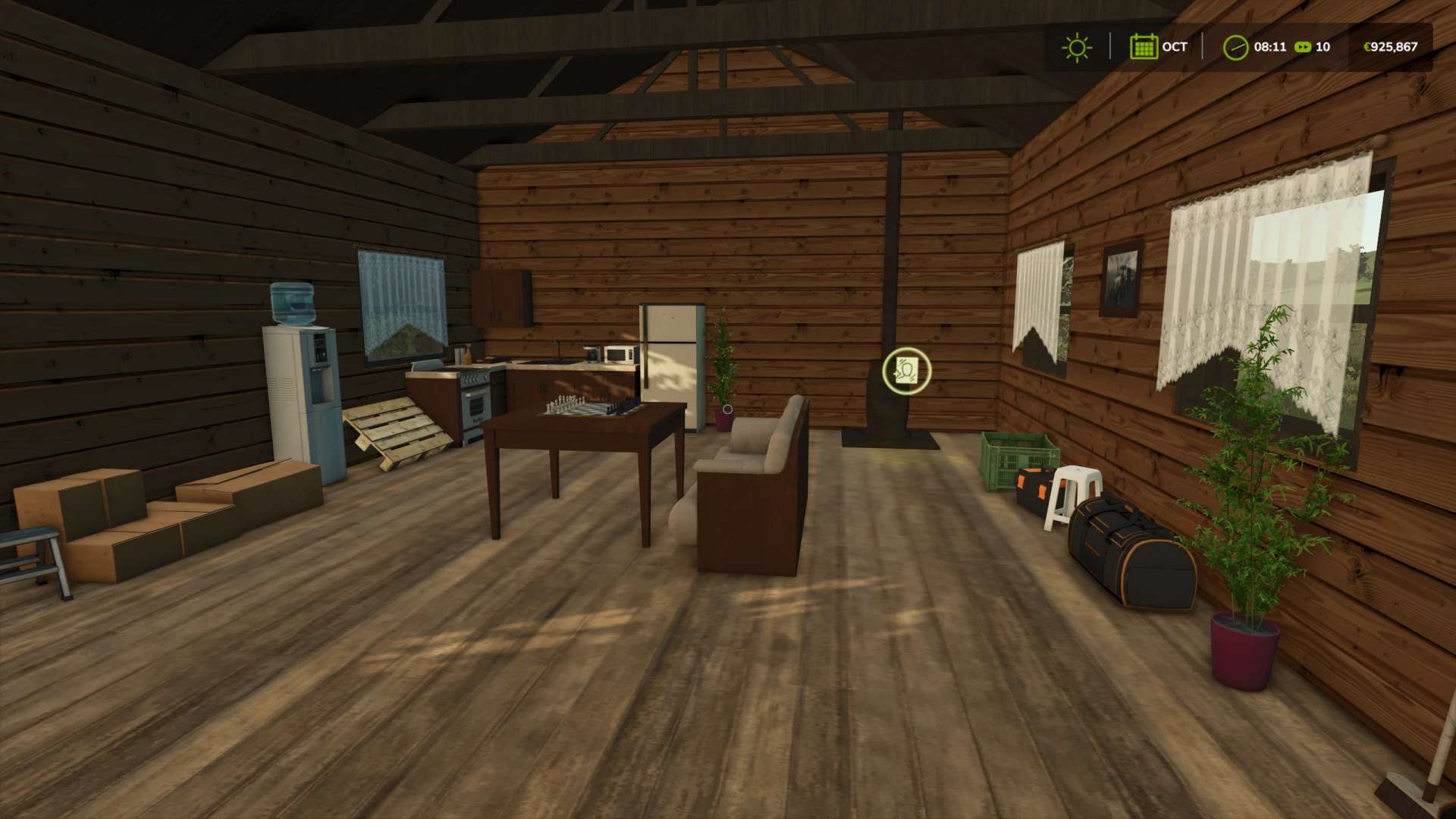Click the clock icon beside 08:11
Viewport: 1456px width, 819px height.
point(1235,47)
